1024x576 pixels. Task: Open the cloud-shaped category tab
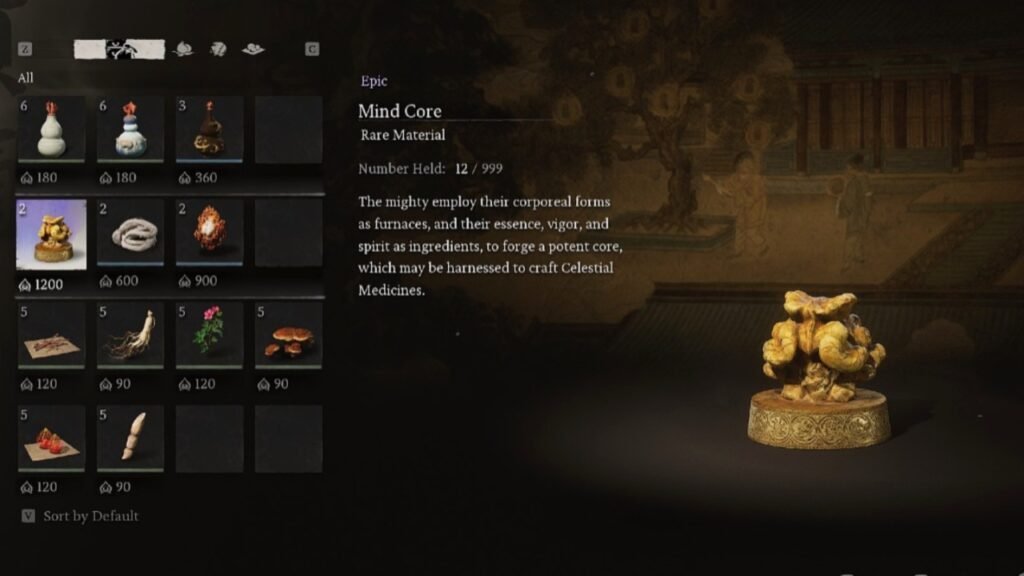coord(253,49)
